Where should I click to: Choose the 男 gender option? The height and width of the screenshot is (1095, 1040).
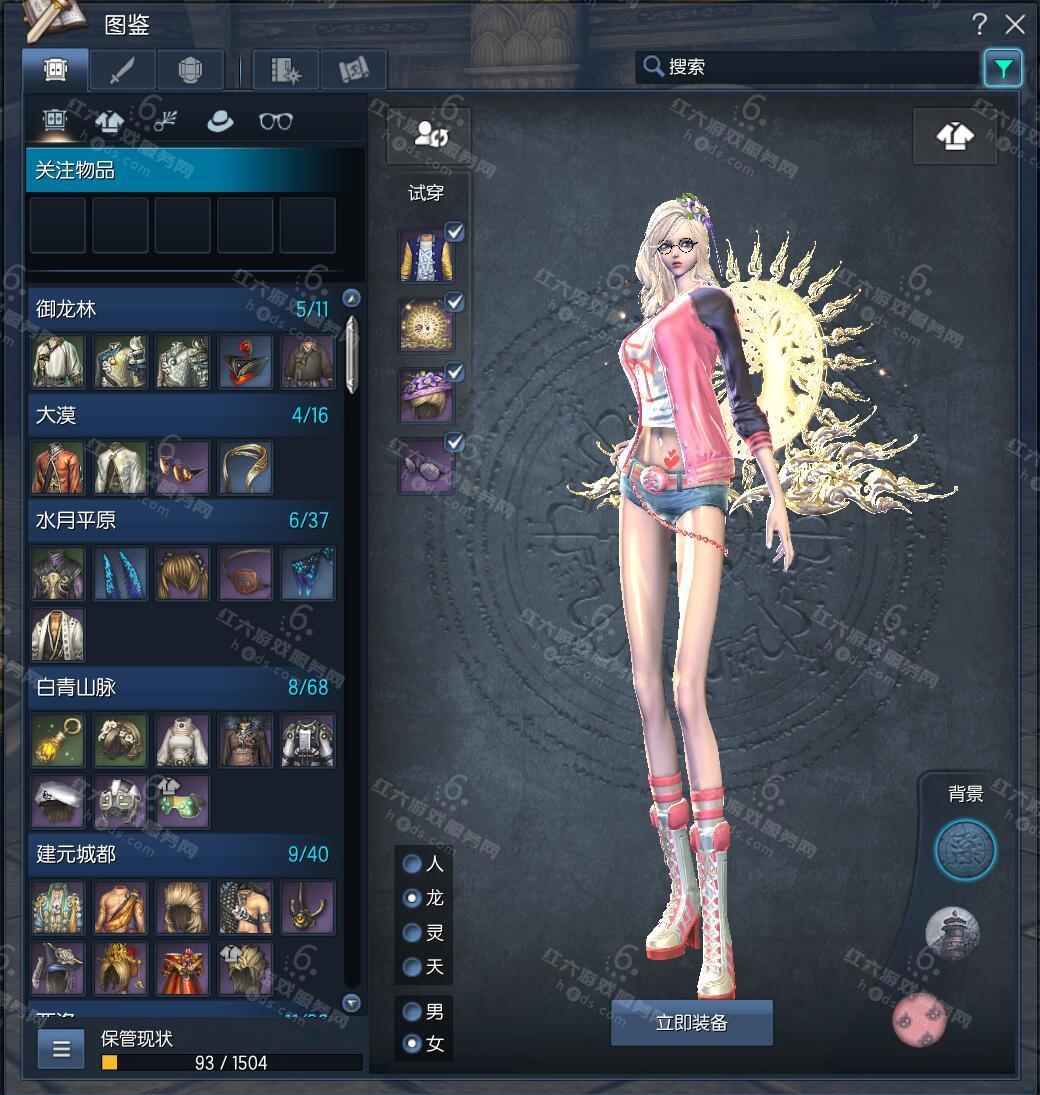coord(411,1012)
